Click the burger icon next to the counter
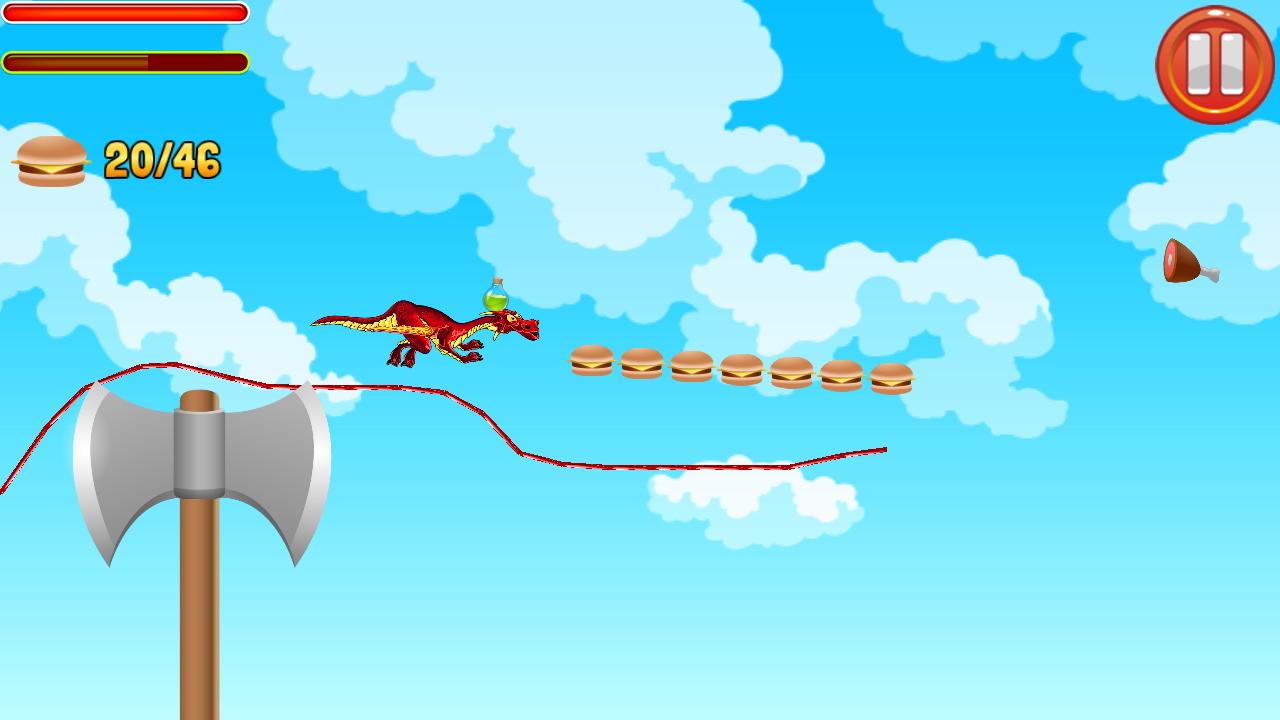1280x720 pixels. point(48,162)
